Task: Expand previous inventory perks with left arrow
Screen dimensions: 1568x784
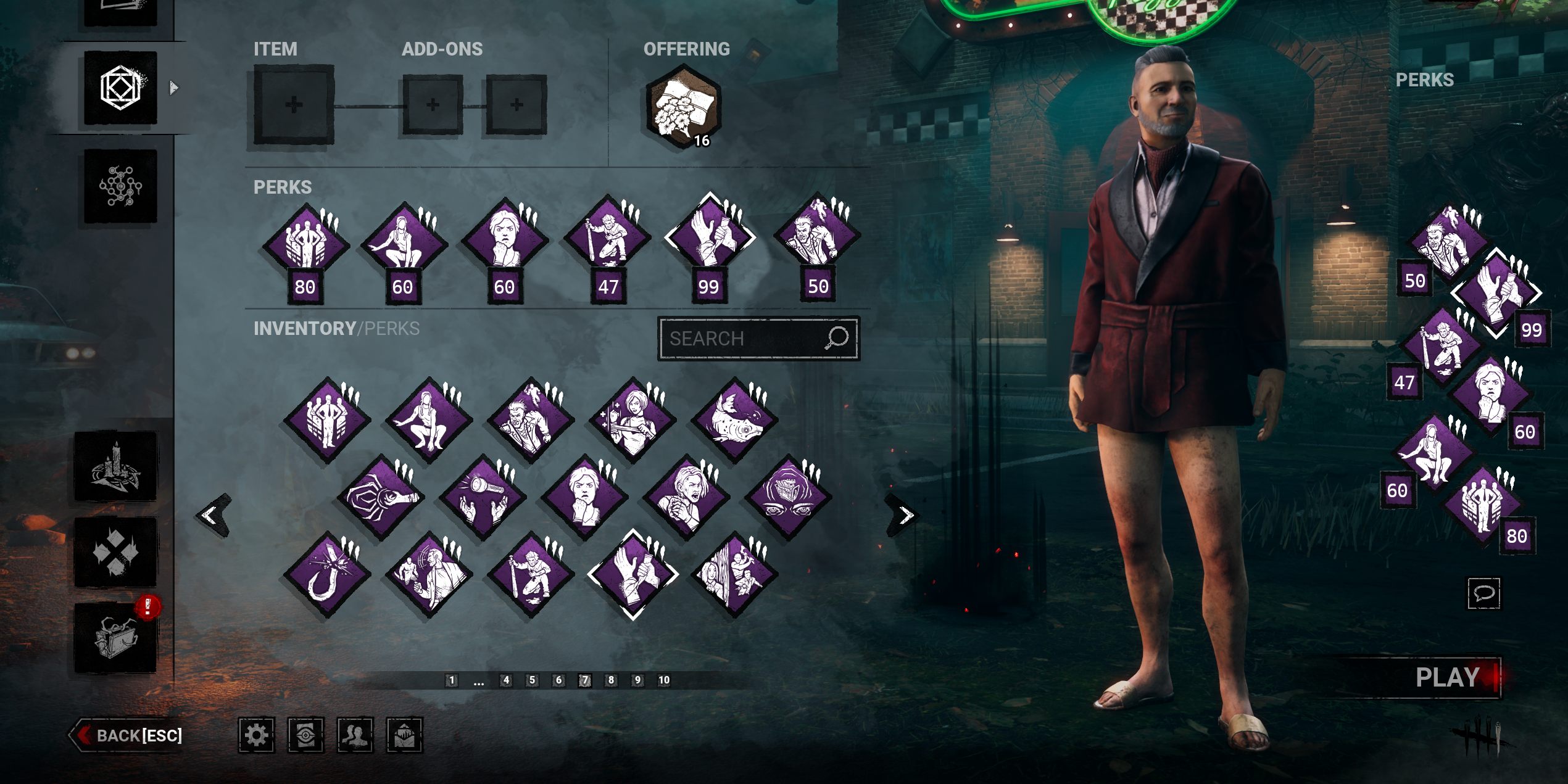Action: point(212,514)
